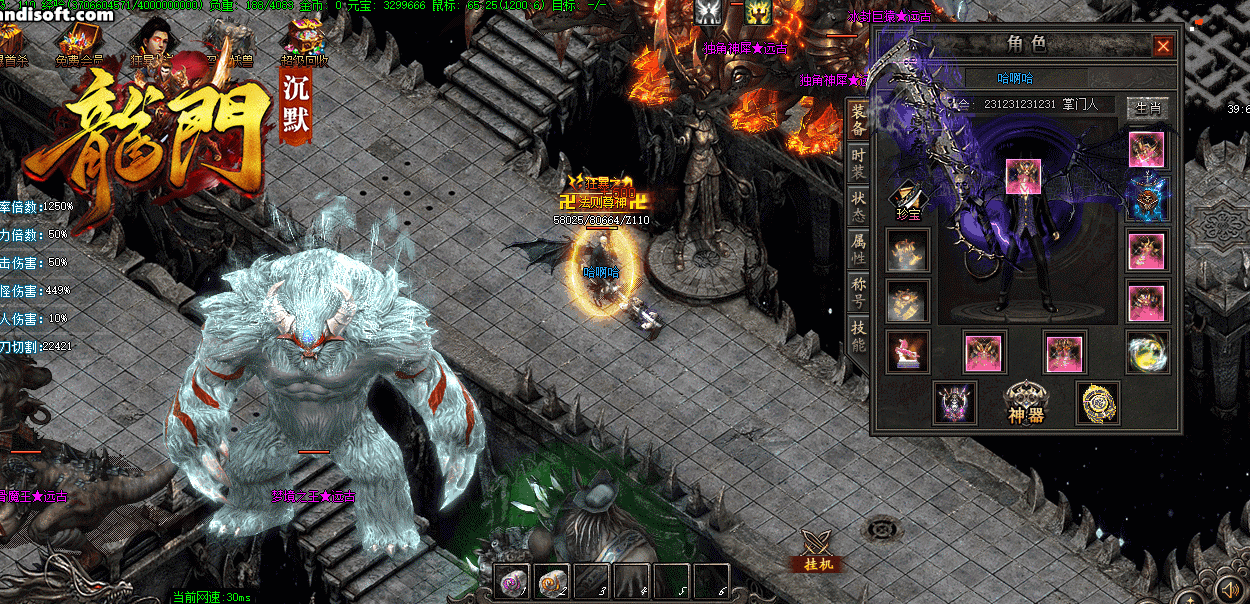Close the character panel
1250x604 pixels.
click(1163, 46)
